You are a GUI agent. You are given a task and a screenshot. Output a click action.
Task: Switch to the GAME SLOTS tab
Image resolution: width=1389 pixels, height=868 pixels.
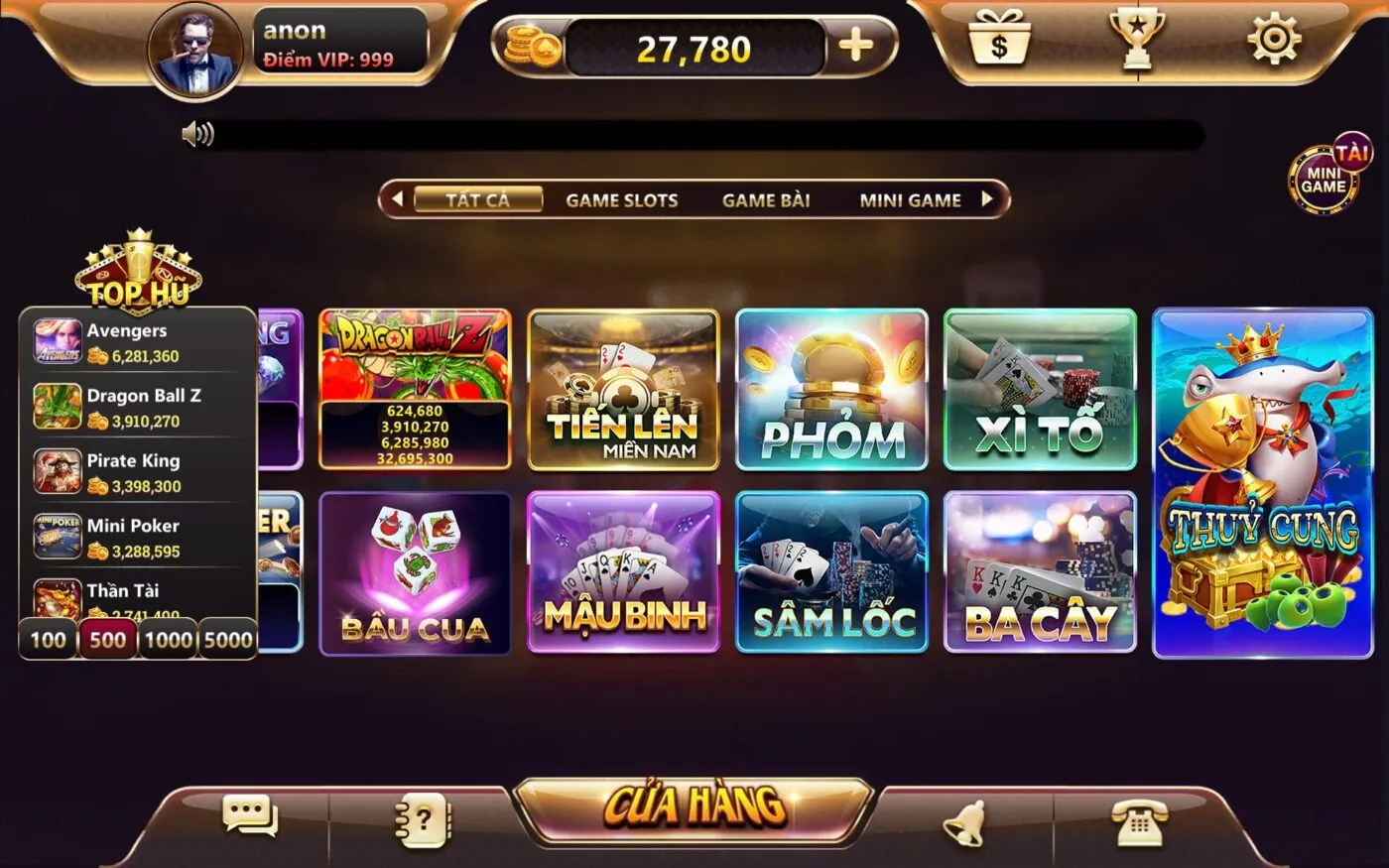tap(621, 199)
